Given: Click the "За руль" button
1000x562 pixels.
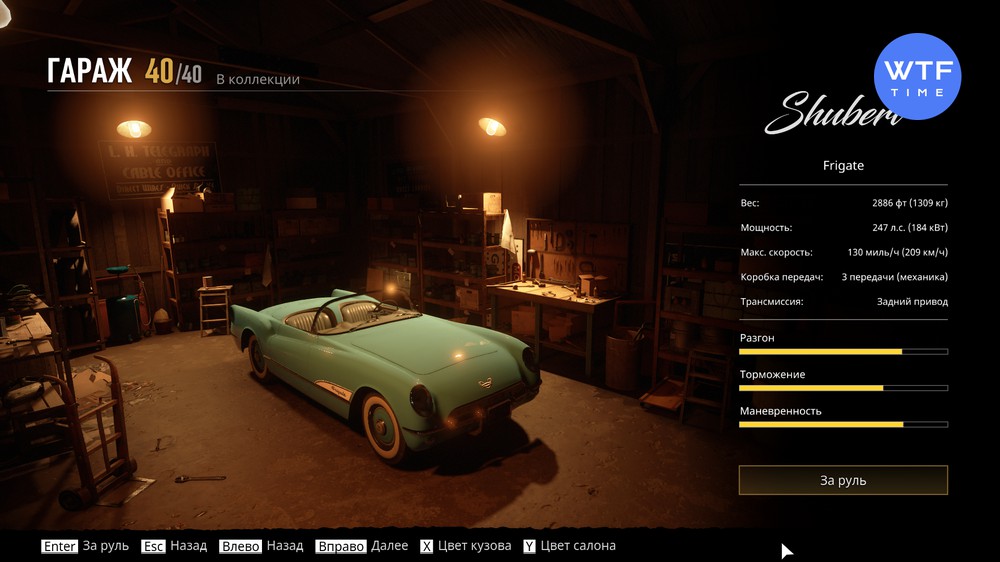Looking at the screenshot, I should (x=843, y=480).
